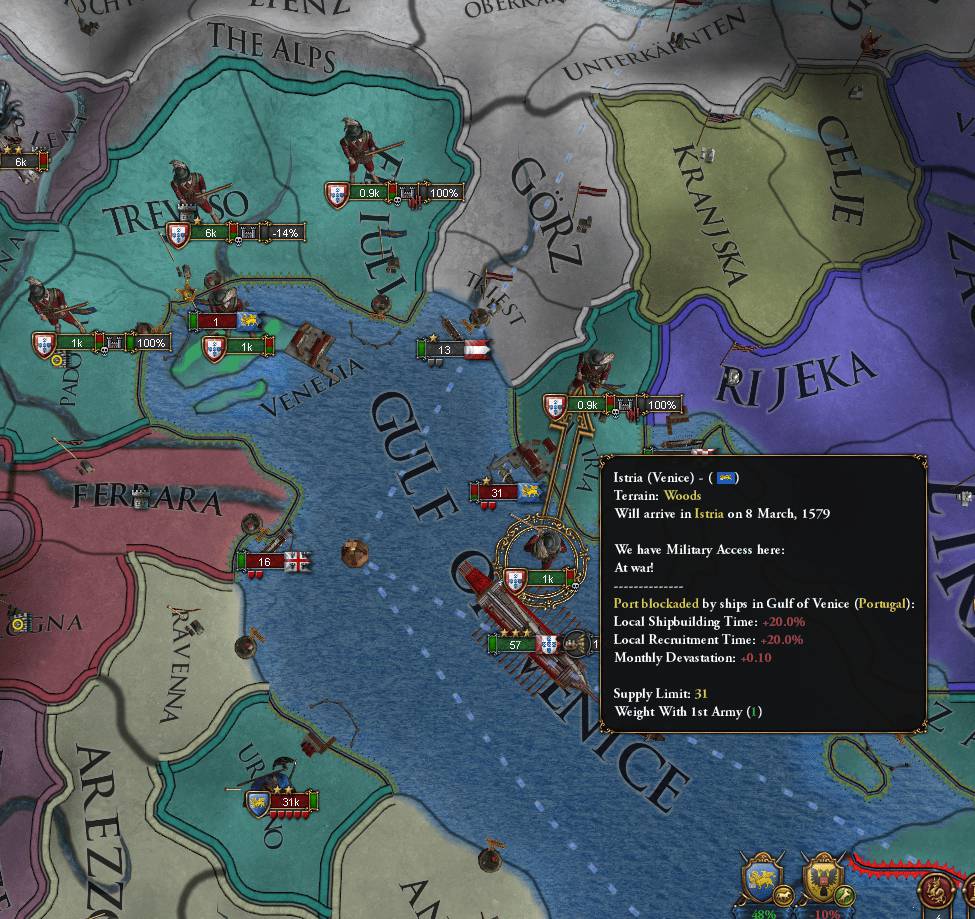This screenshot has width=975, height=919.
Task: Select the 0.9k army banner in Friuli
Action: coord(369,193)
